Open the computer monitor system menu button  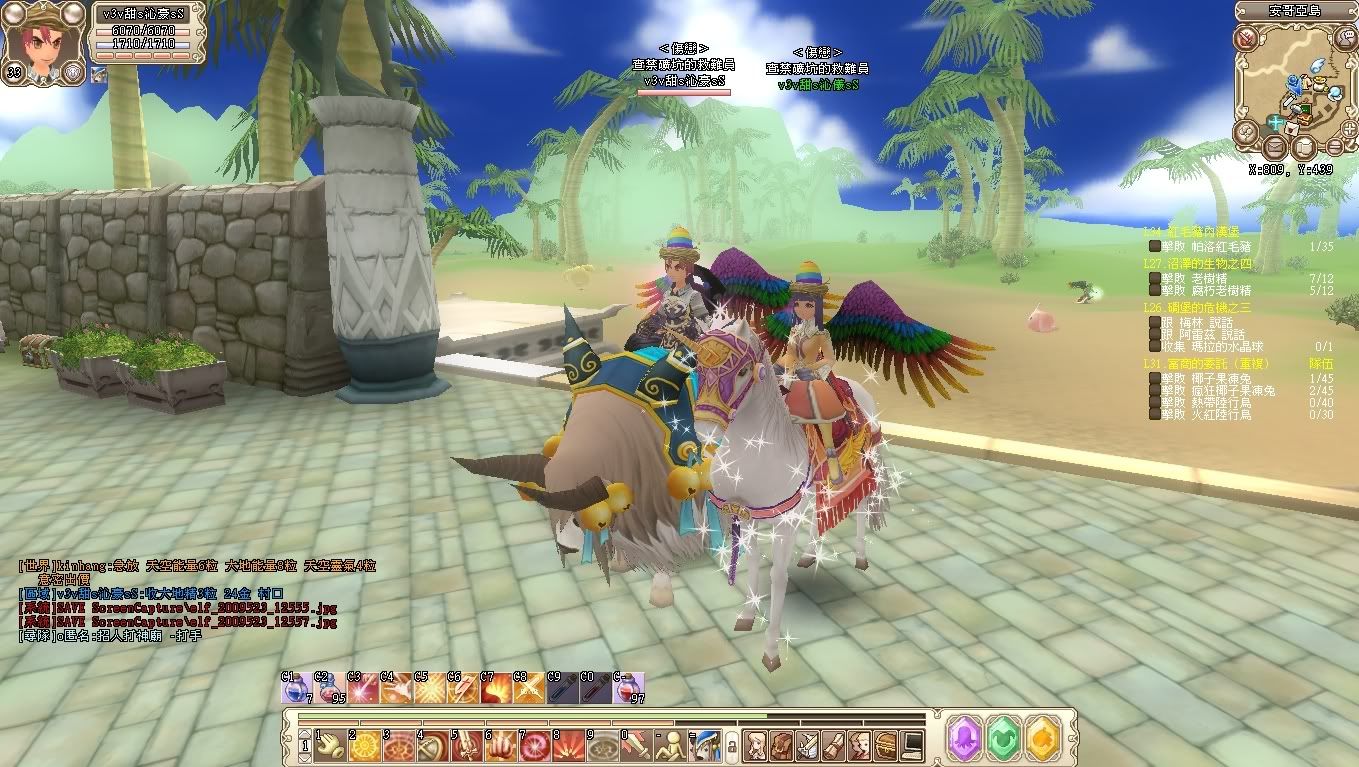912,745
